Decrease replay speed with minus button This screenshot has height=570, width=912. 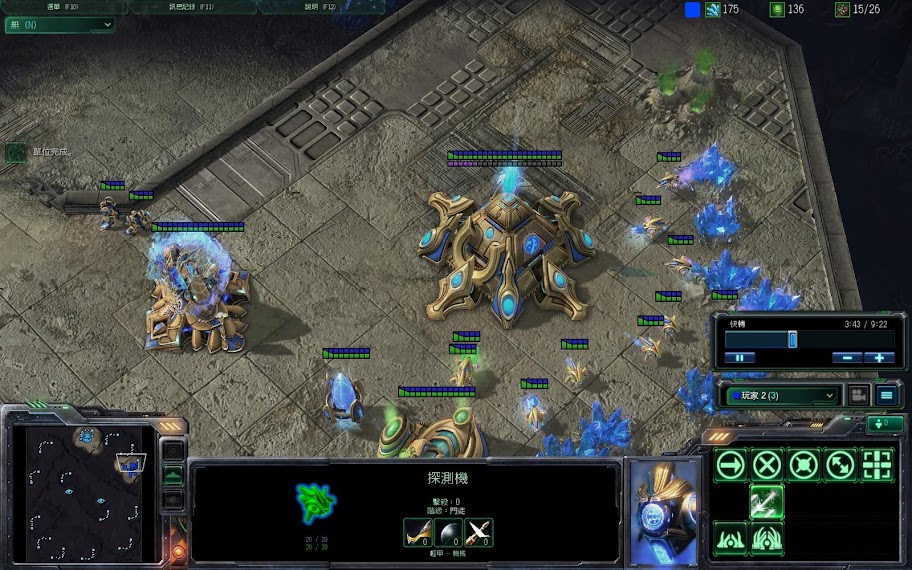pyautogui.click(x=847, y=357)
